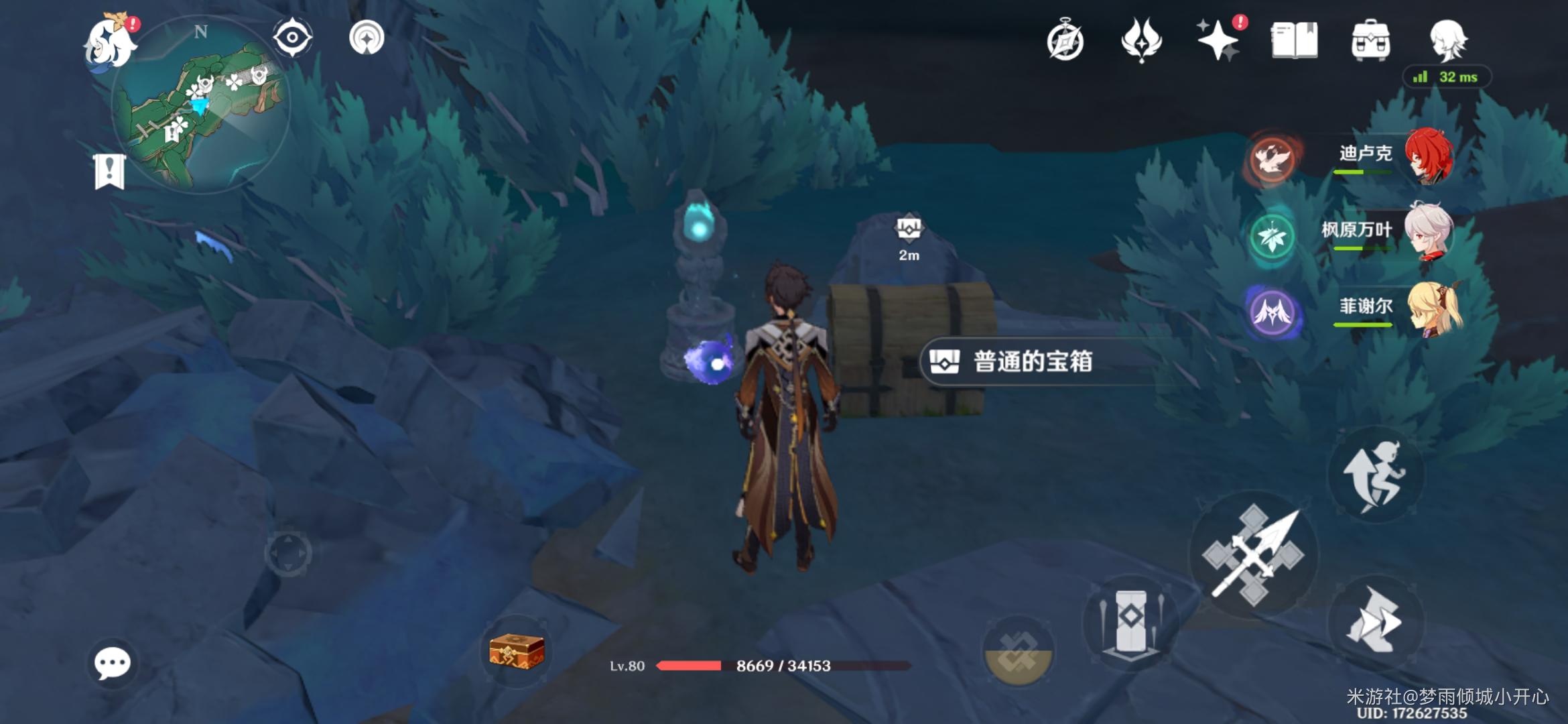This screenshot has height=724, width=1568.
Task: Open the character screen head icon
Action: click(1447, 41)
